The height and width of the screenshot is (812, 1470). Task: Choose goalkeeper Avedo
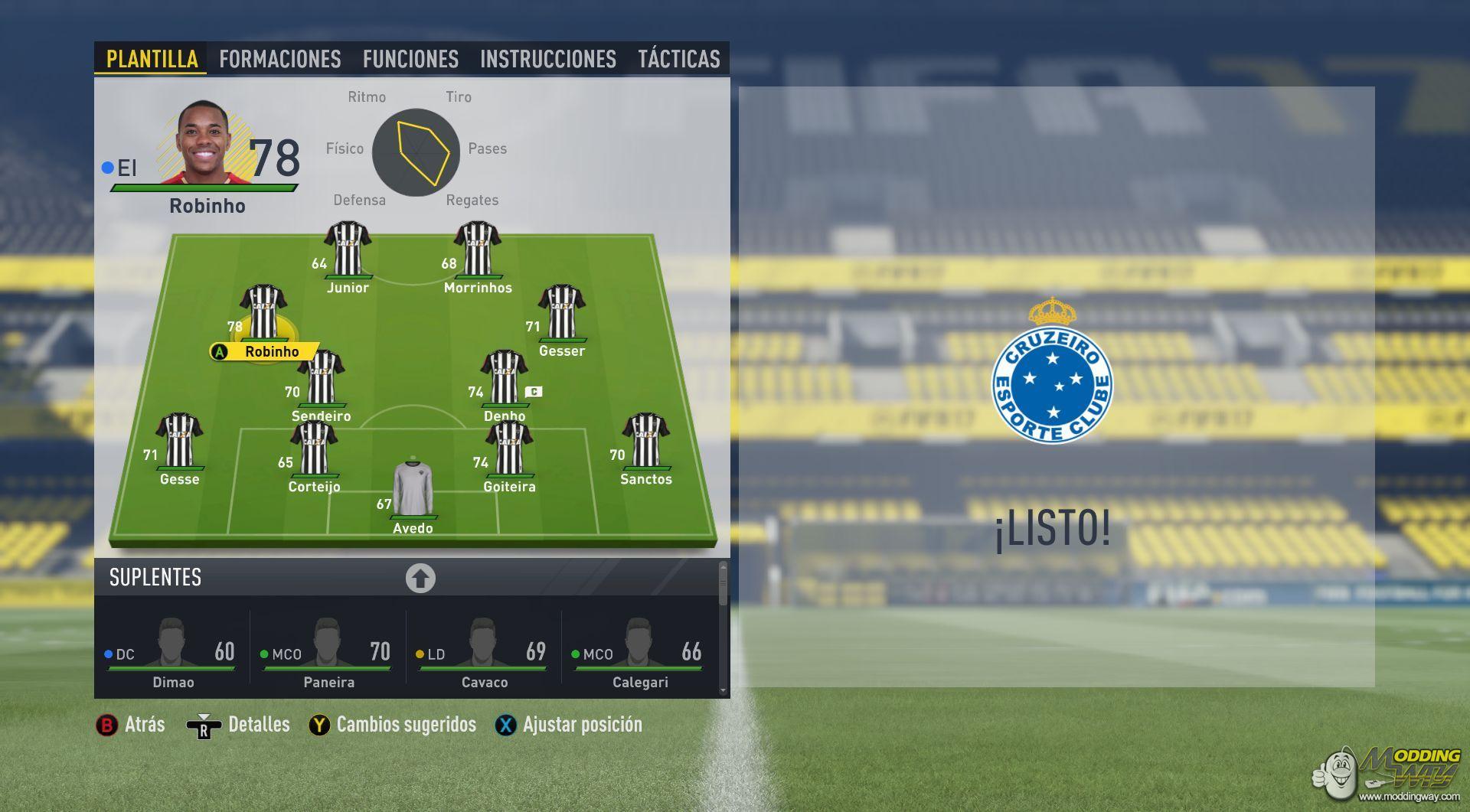[413, 490]
